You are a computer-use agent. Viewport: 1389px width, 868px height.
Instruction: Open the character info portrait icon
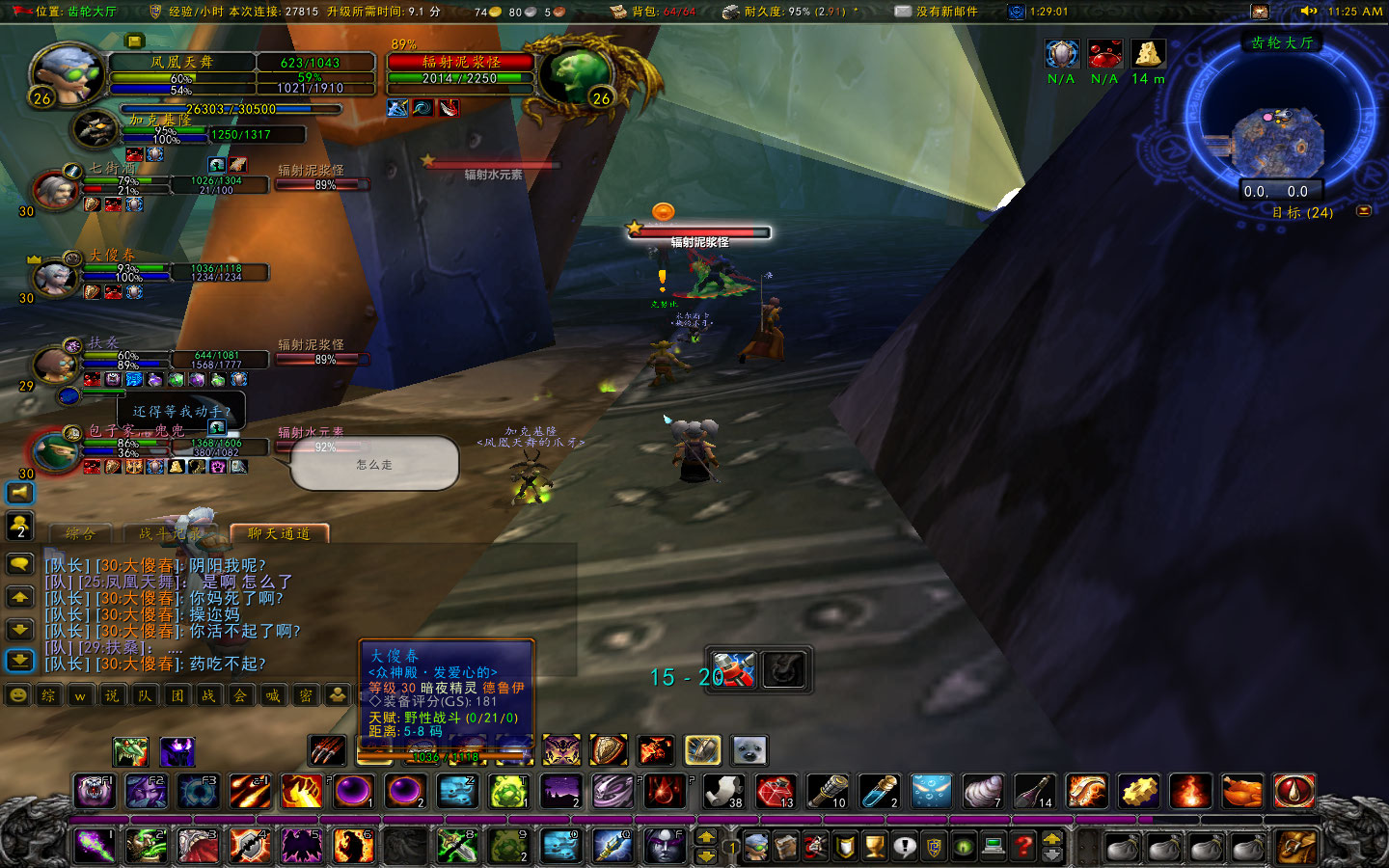point(756,846)
